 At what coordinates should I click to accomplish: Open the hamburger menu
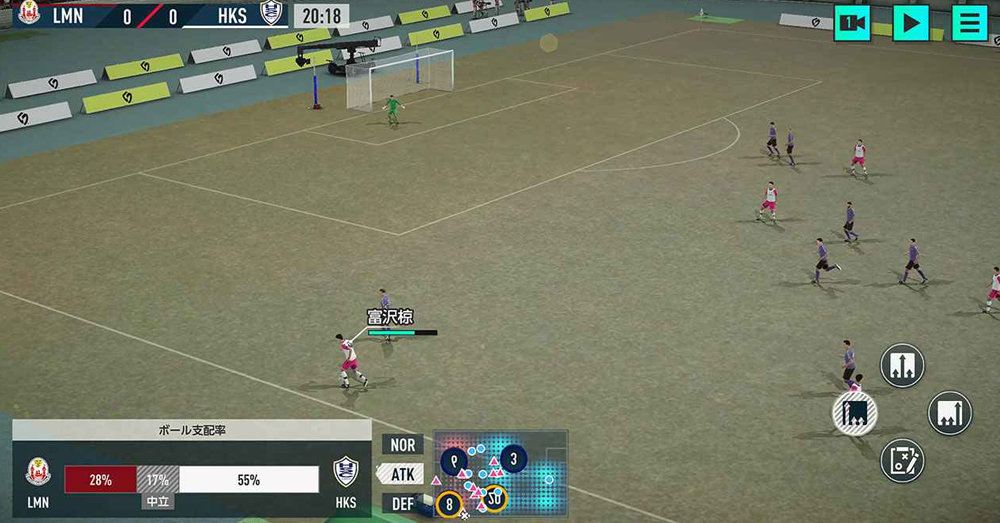(969, 23)
